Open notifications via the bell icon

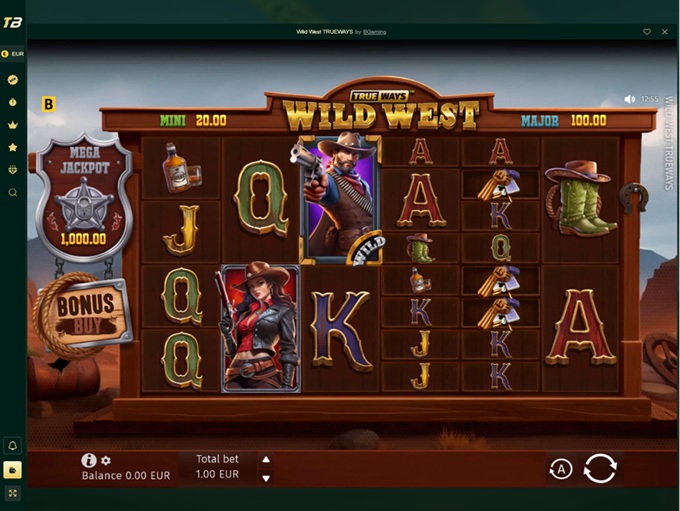pos(13,445)
